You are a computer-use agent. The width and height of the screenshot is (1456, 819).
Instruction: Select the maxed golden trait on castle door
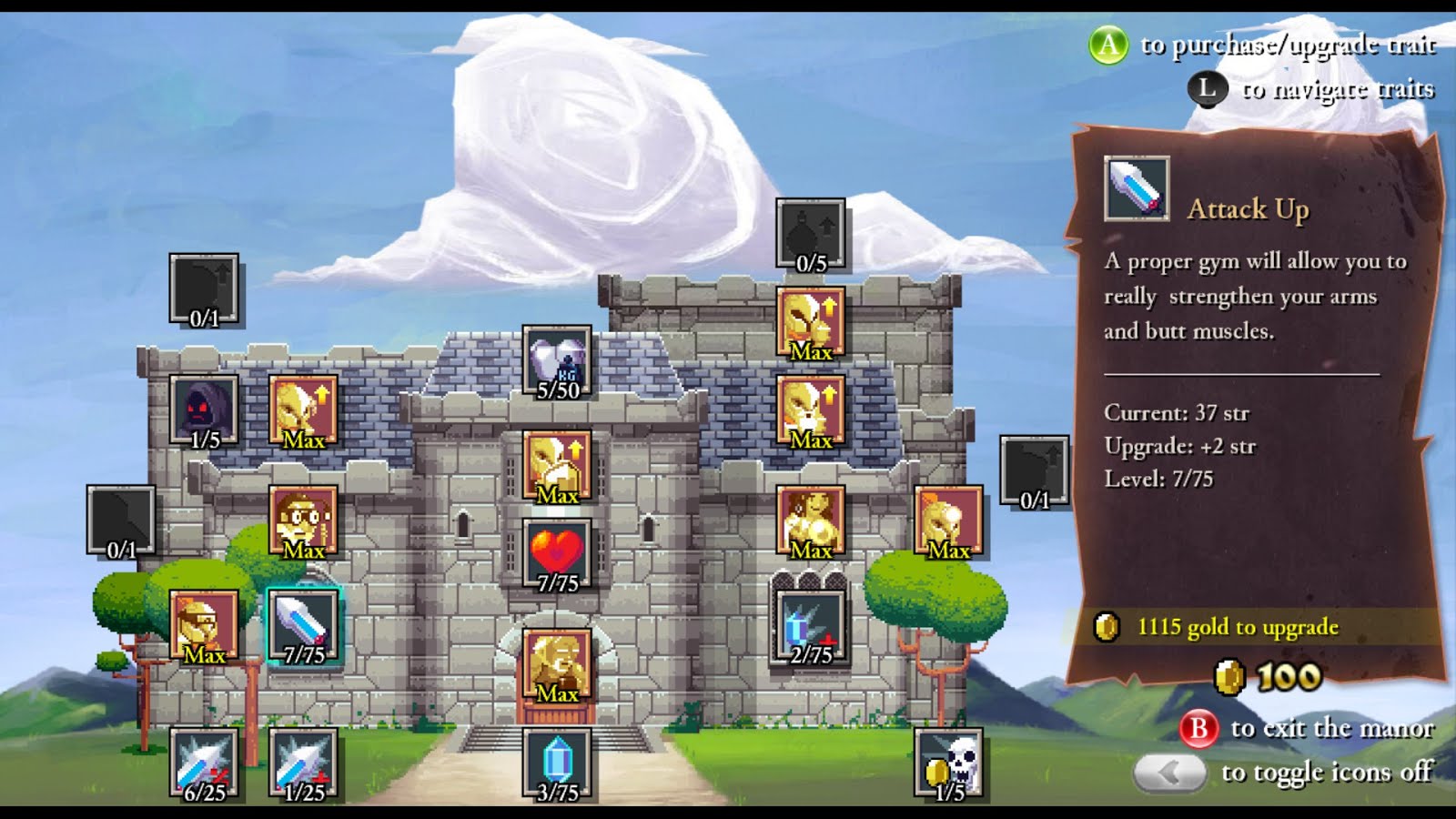[x=557, y=664]
